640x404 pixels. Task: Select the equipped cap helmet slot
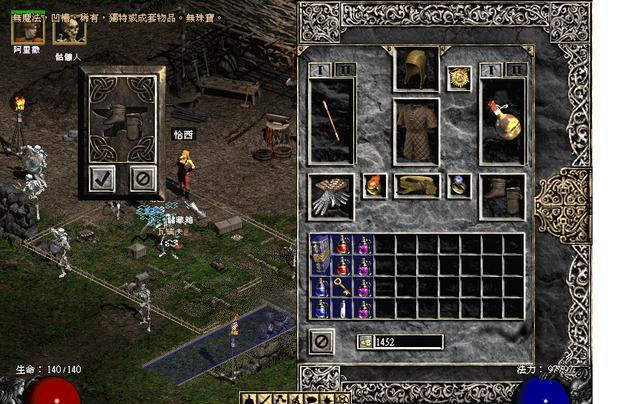tap(416, 68)
